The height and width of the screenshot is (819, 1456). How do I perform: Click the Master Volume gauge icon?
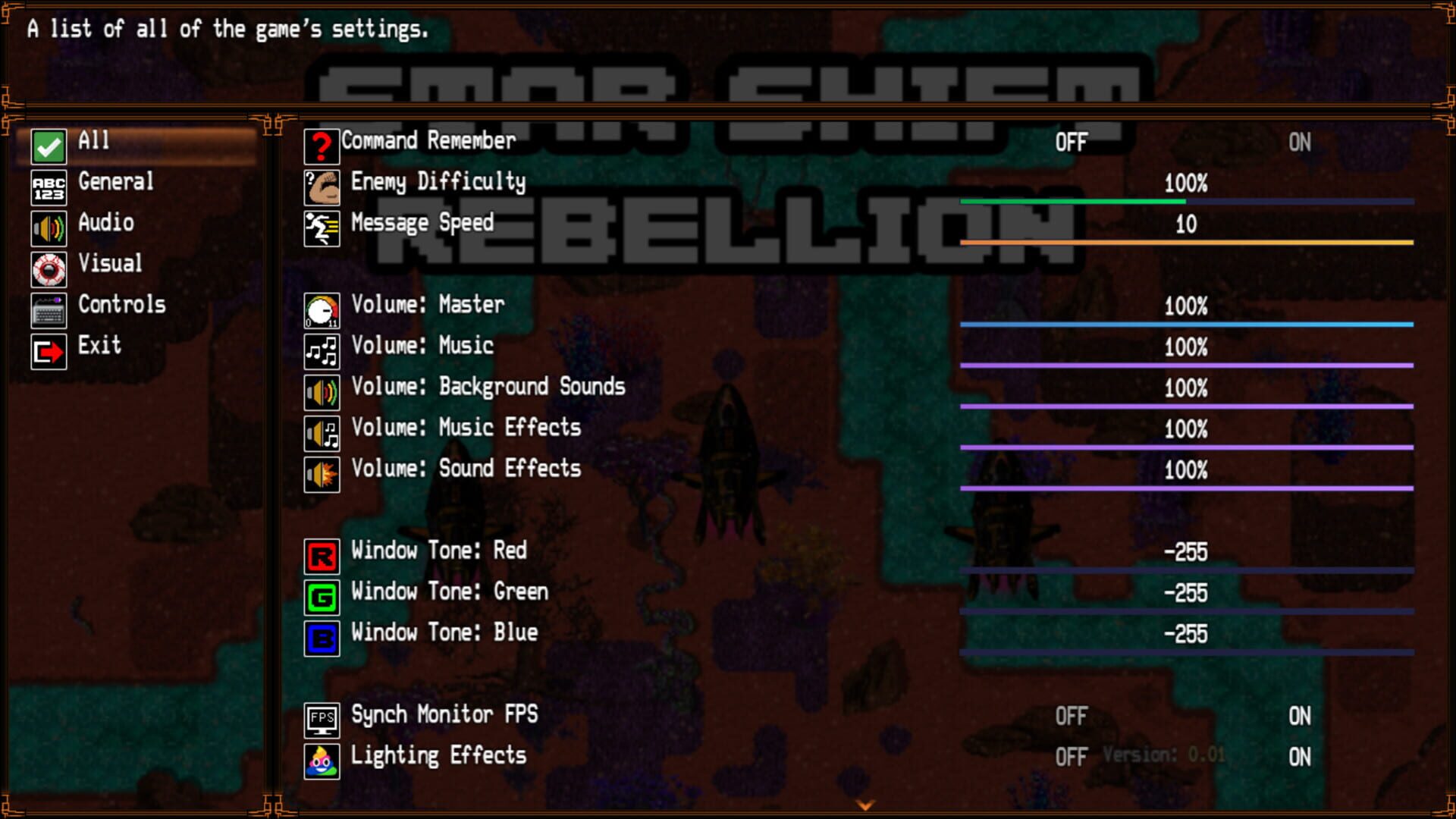[322, 311]
